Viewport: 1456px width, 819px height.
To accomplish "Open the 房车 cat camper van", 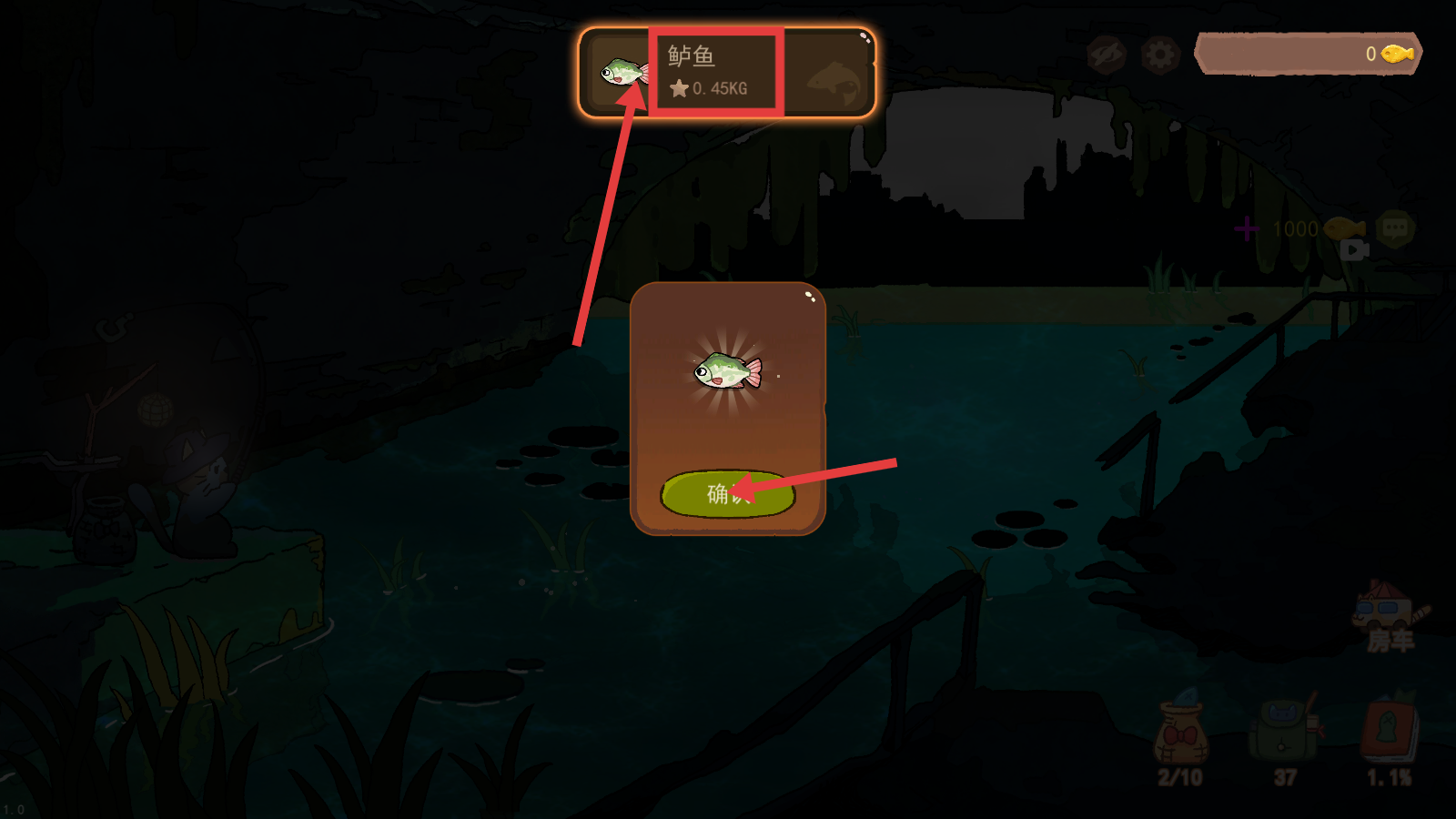I will click(1388, 616).
